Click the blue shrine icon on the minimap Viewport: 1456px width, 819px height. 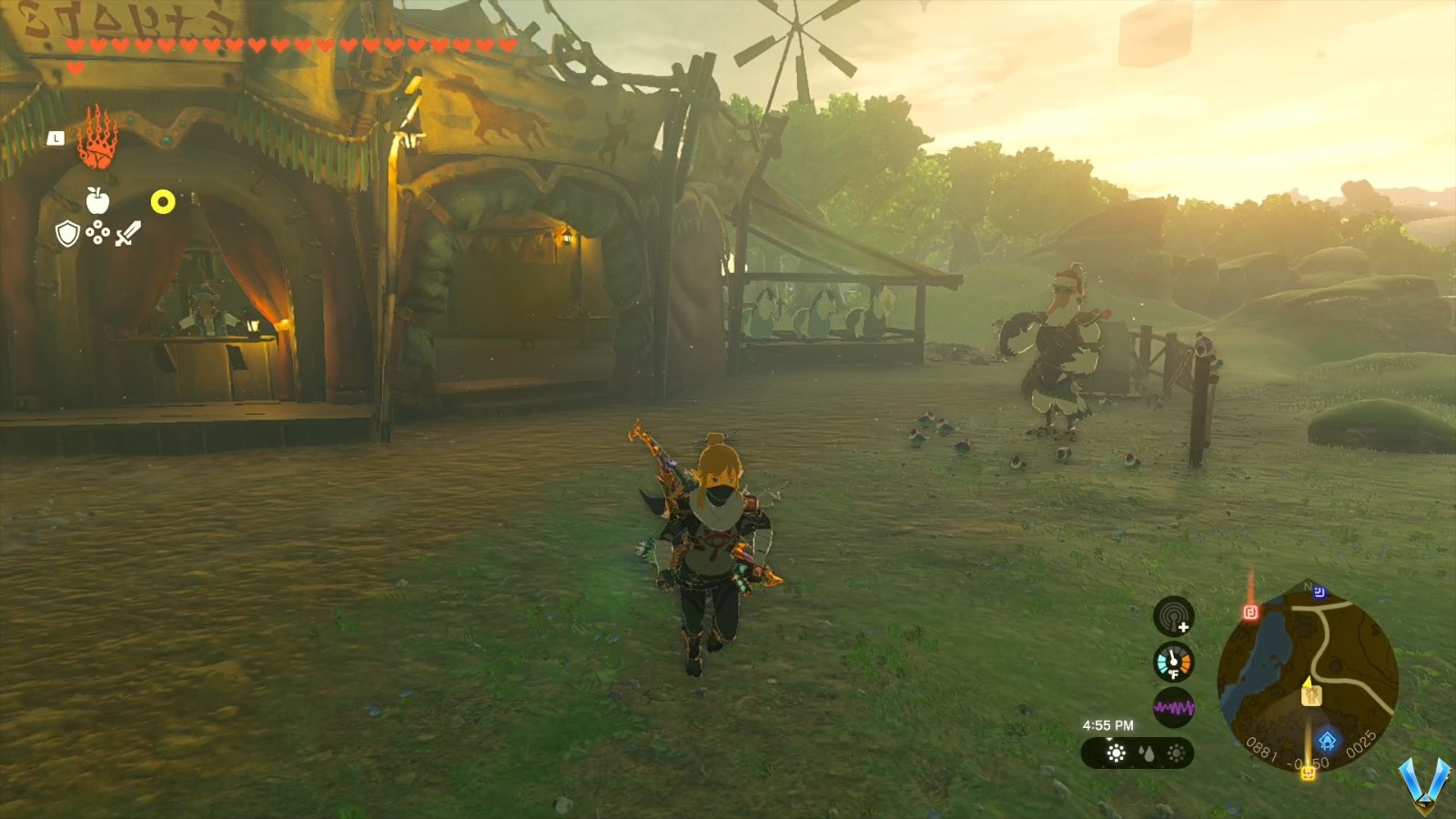point(1328,741)
